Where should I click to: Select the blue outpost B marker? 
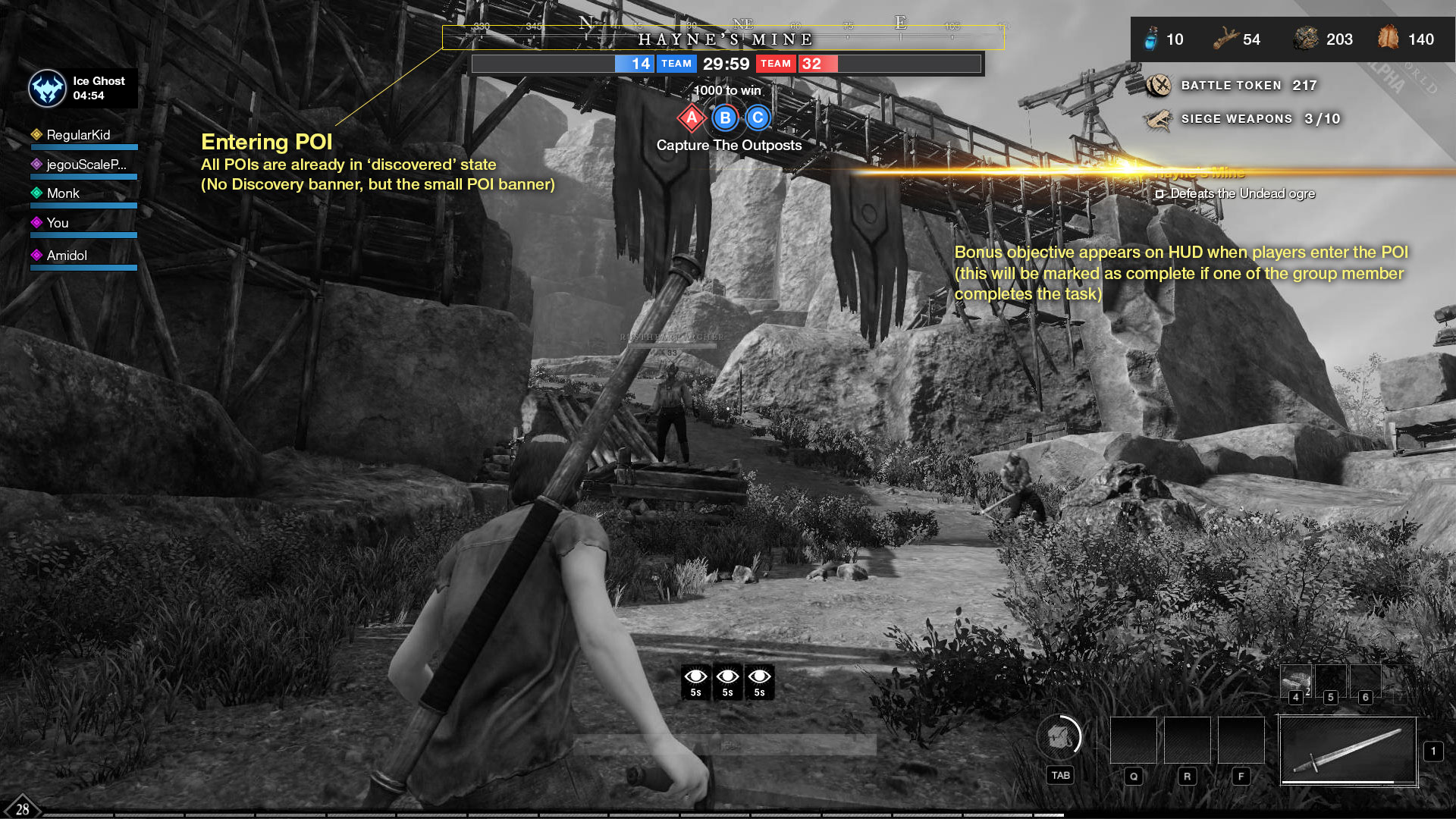(725, 118)
